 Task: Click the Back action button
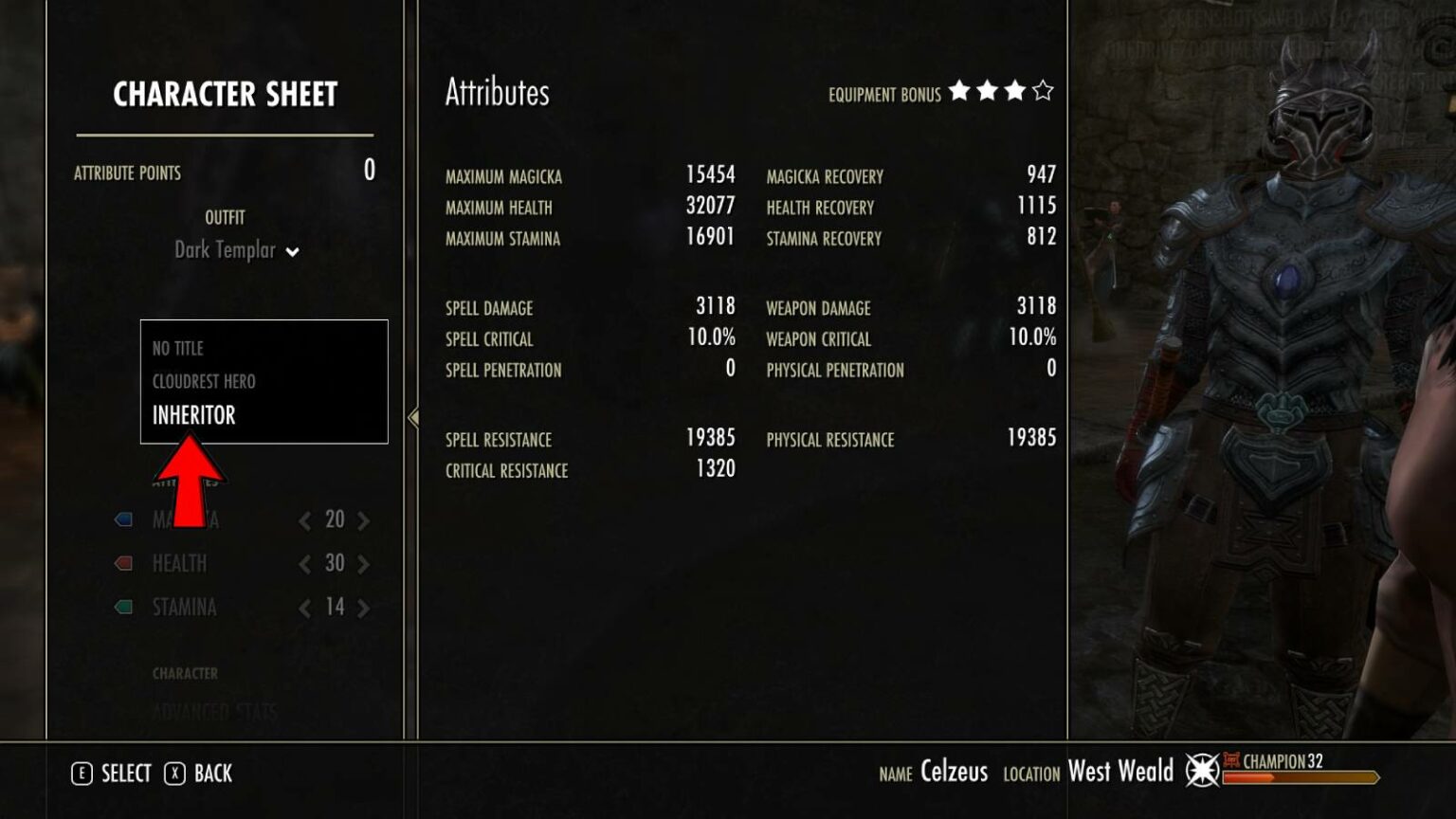[x=214, y=773]
